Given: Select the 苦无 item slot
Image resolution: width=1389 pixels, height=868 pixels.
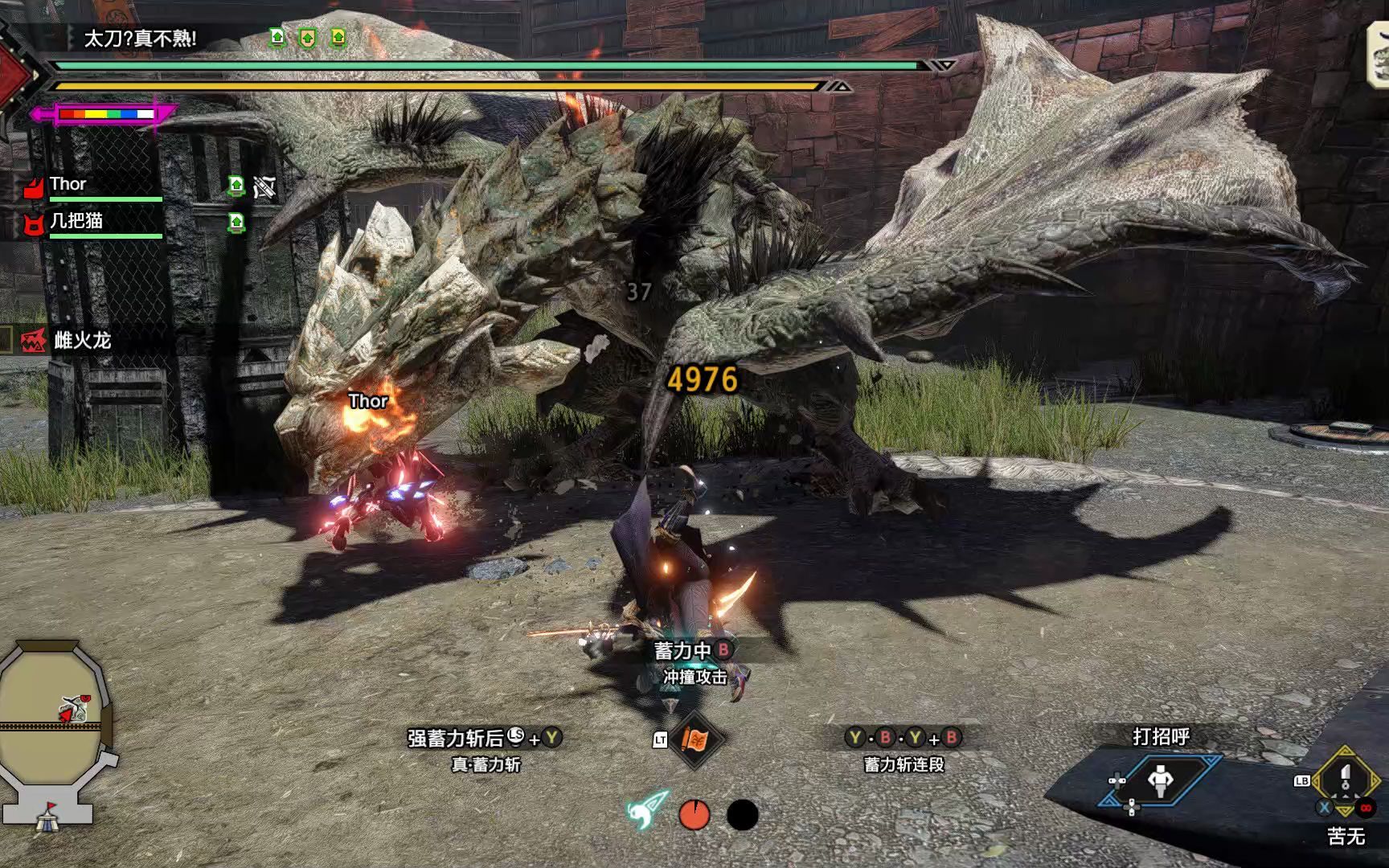Looking at the screenshot, I should (x=1346, y=782).
